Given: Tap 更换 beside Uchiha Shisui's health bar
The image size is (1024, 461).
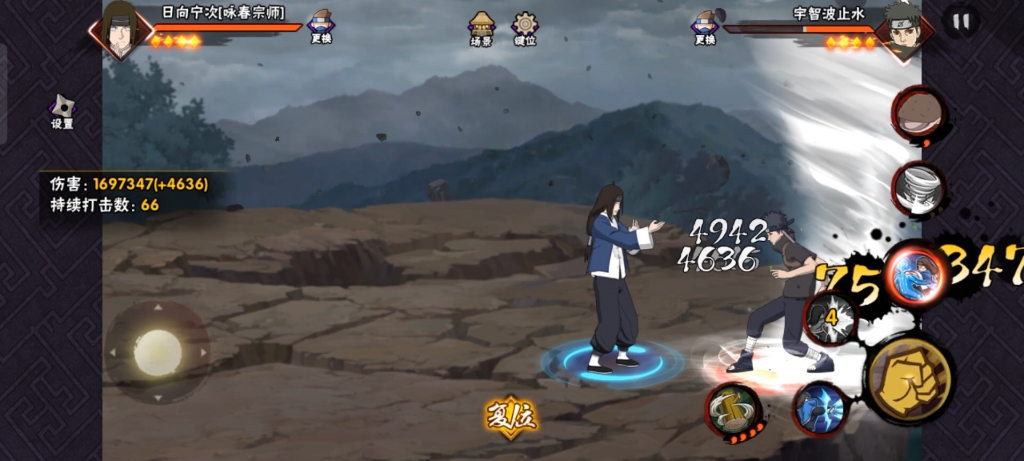Looking at the screenshot, I should [x=704, y=26].
